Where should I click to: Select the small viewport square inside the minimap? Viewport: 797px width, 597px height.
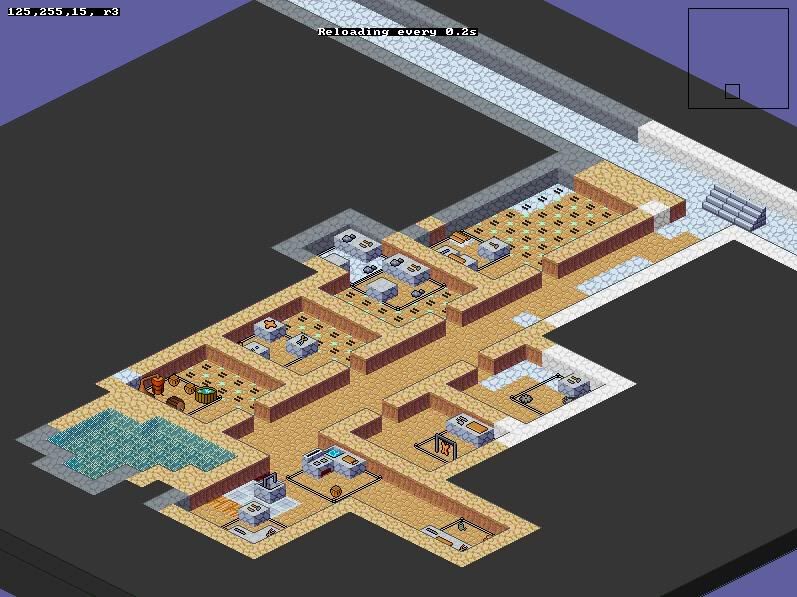[x=732, y=91]
